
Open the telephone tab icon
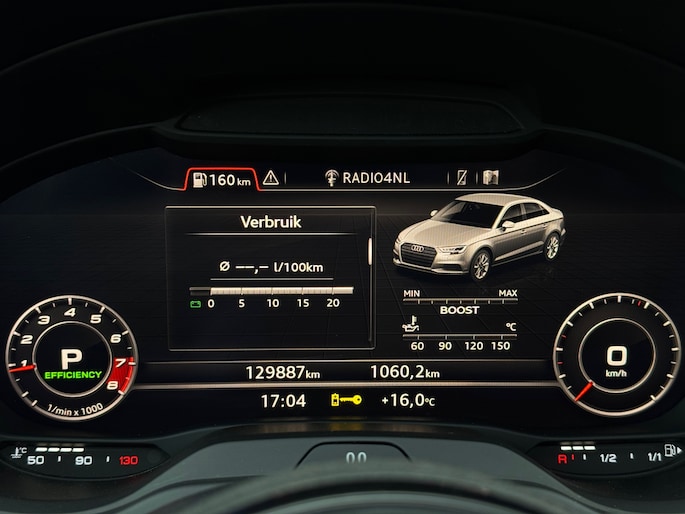[462, 178]
